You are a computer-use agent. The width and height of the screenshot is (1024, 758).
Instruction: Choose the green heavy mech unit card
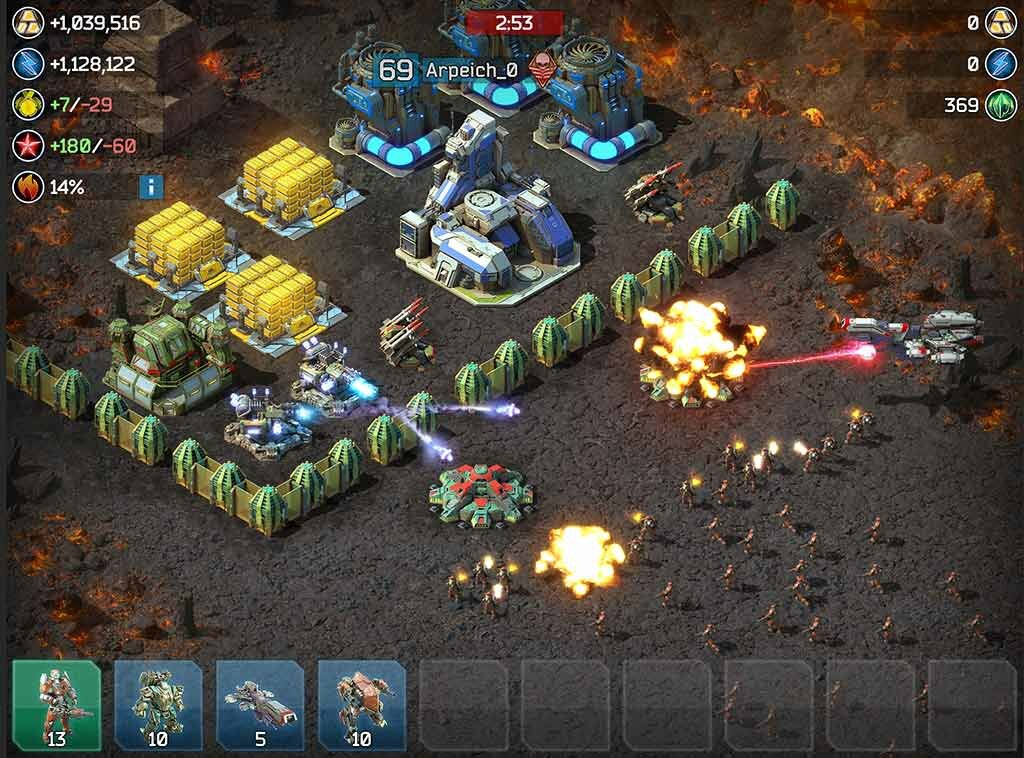pyautogui.click(x=158, y=704)
